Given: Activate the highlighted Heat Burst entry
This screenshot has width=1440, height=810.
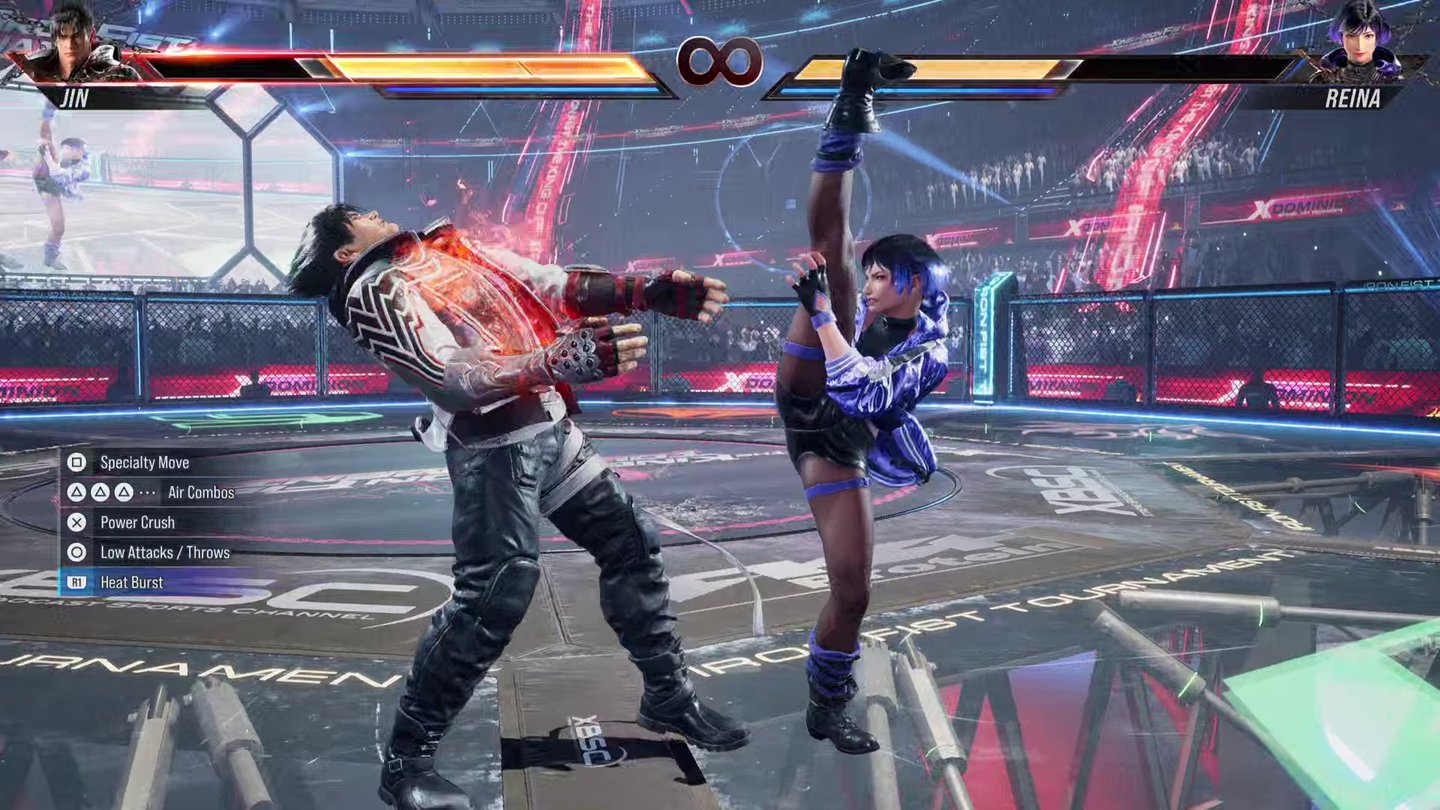Looking at the screenshot, I should (131, 583).
